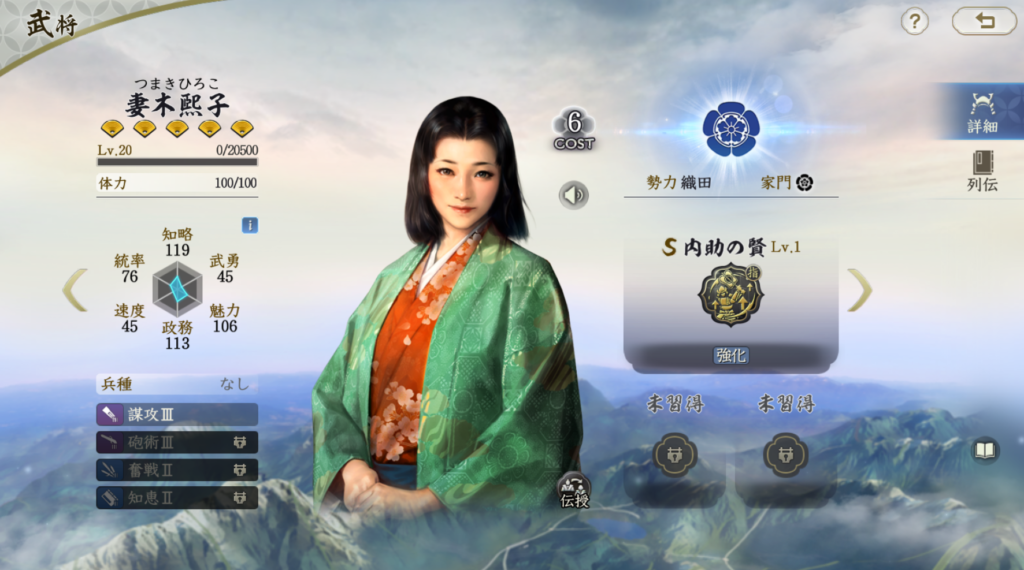Tap the blue Oda clan crest emblem

tap(731, 127)
